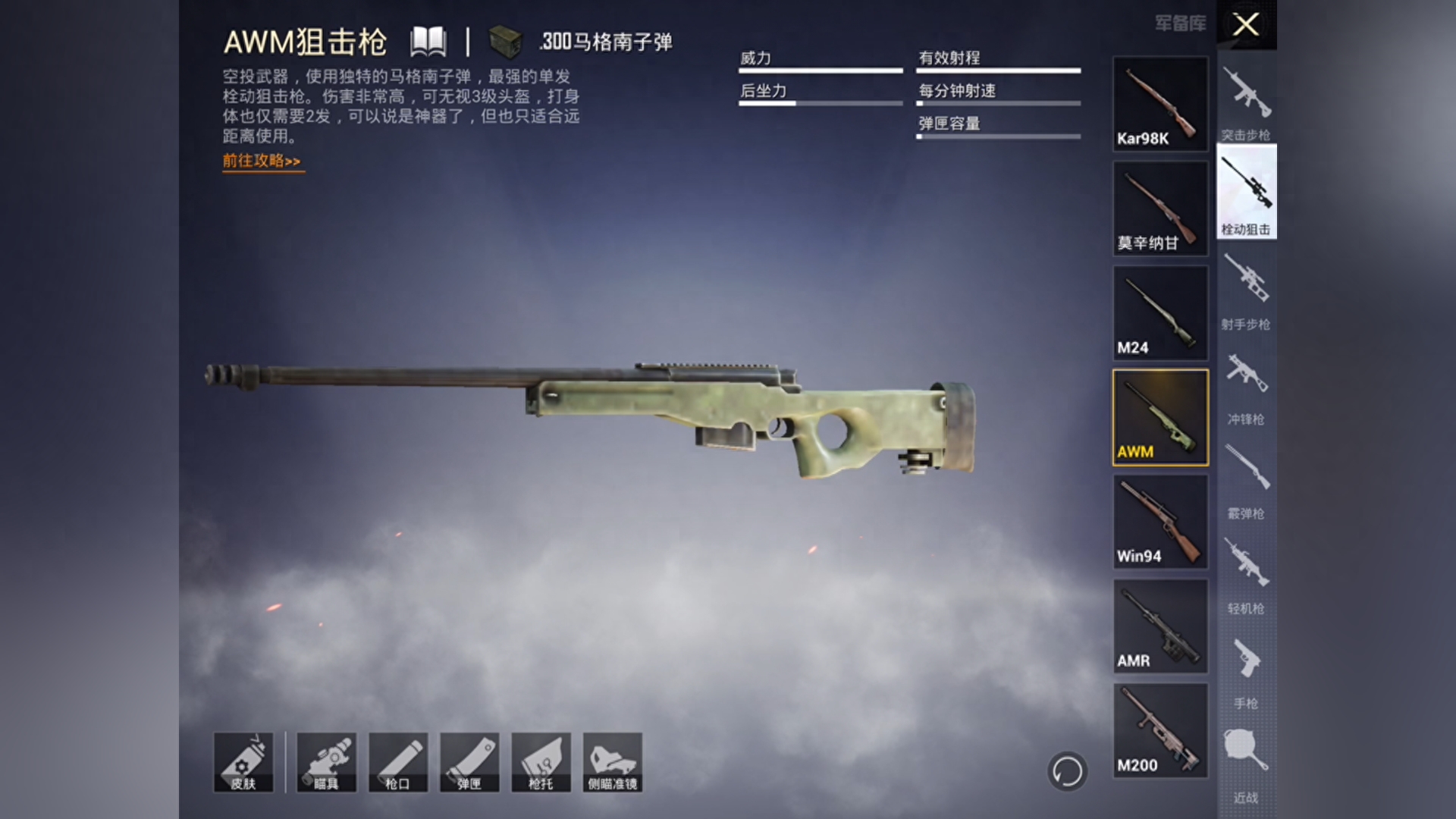The image size is (1456, 819).
Task: Select the M24 sniper rifle
Action: pos(1159,312)
